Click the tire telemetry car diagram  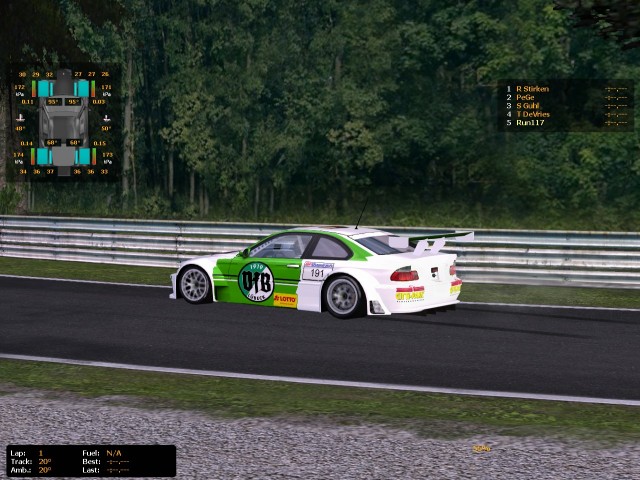[x=64, y=122]
